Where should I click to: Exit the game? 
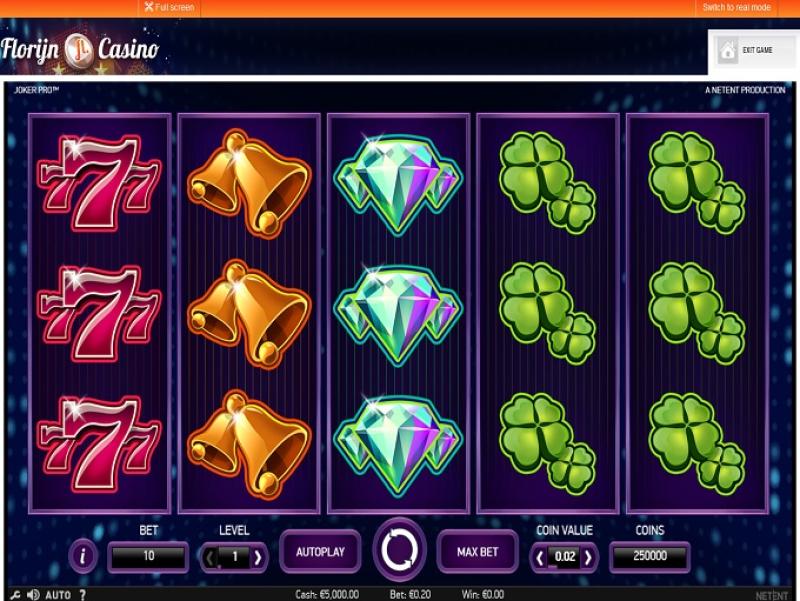(x=752, y=51)
